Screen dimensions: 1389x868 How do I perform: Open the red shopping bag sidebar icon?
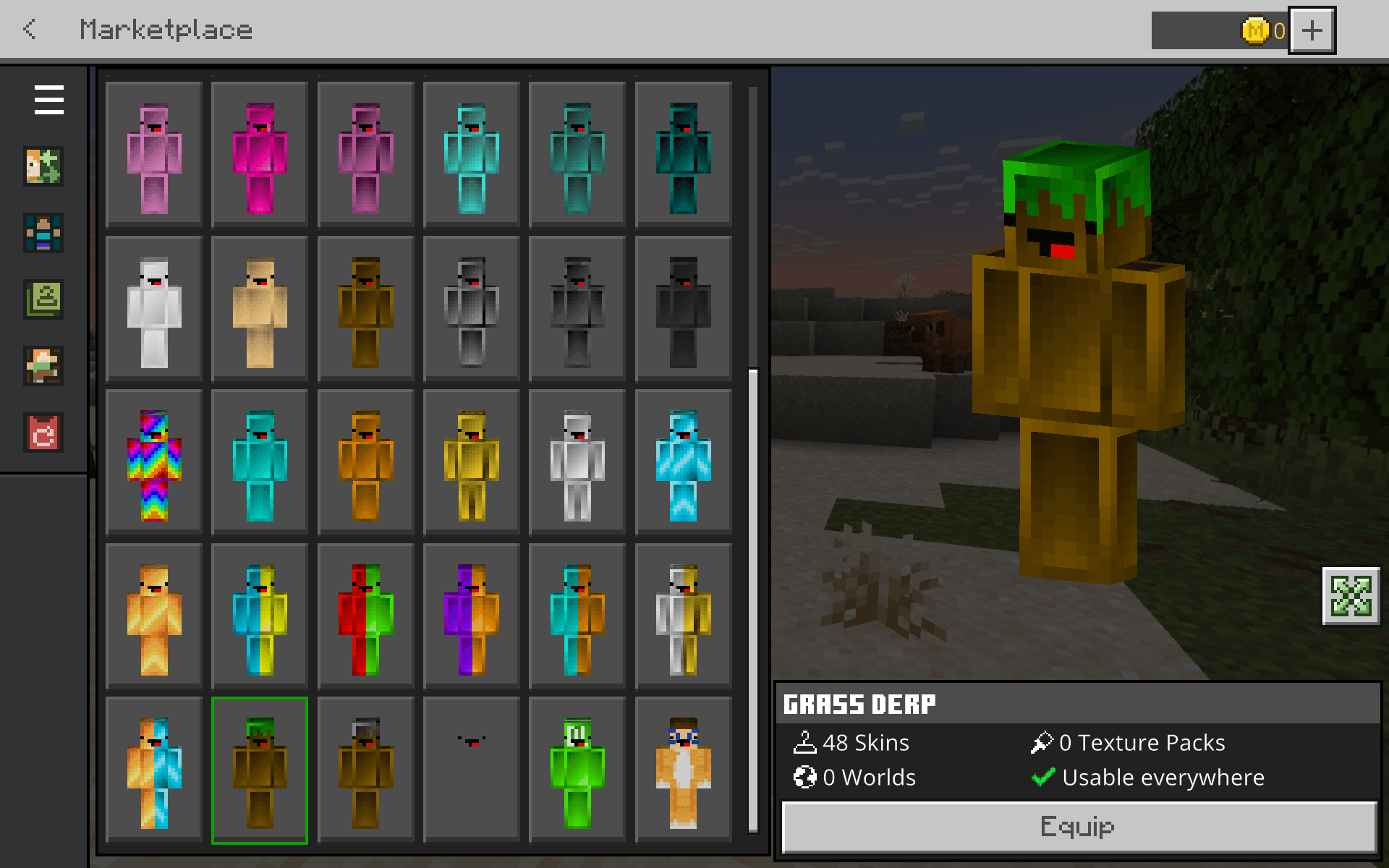point(43,433)
